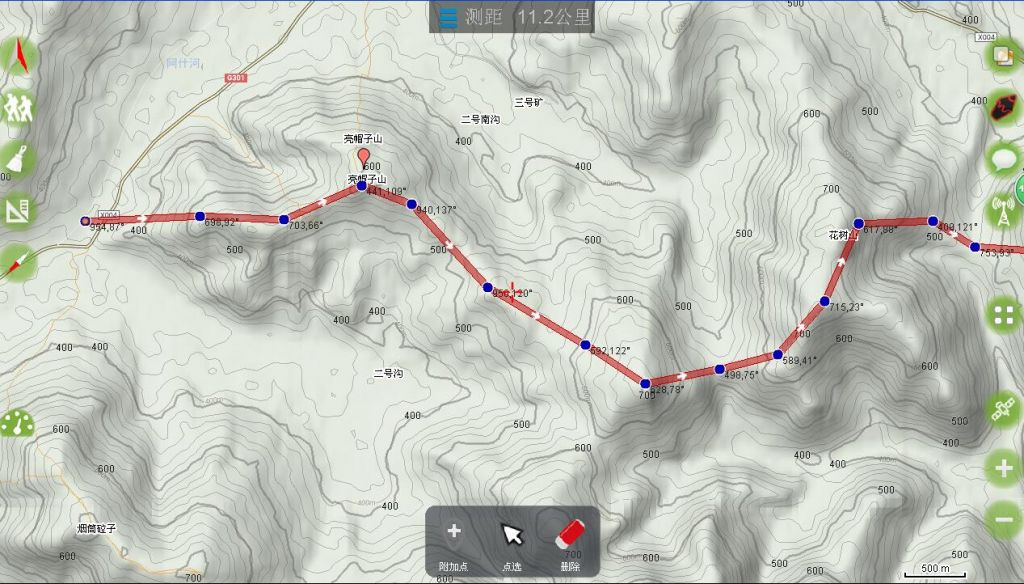
Task: Click the broom clear icon
Action: click(x=18, y=158)
